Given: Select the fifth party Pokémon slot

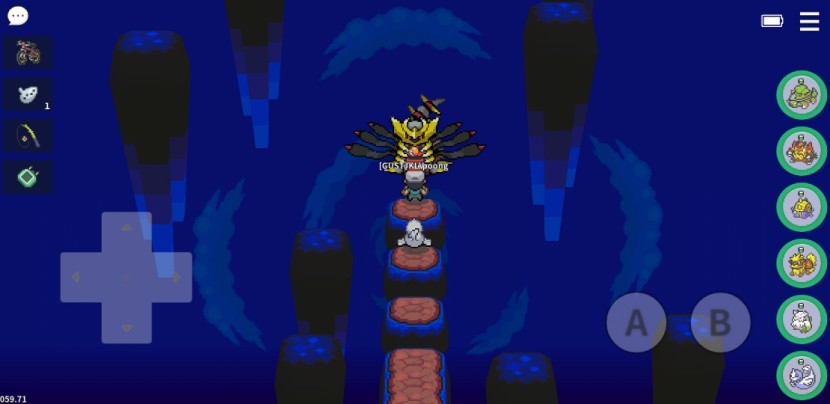Looking at the screenshot, I should 801,319.
